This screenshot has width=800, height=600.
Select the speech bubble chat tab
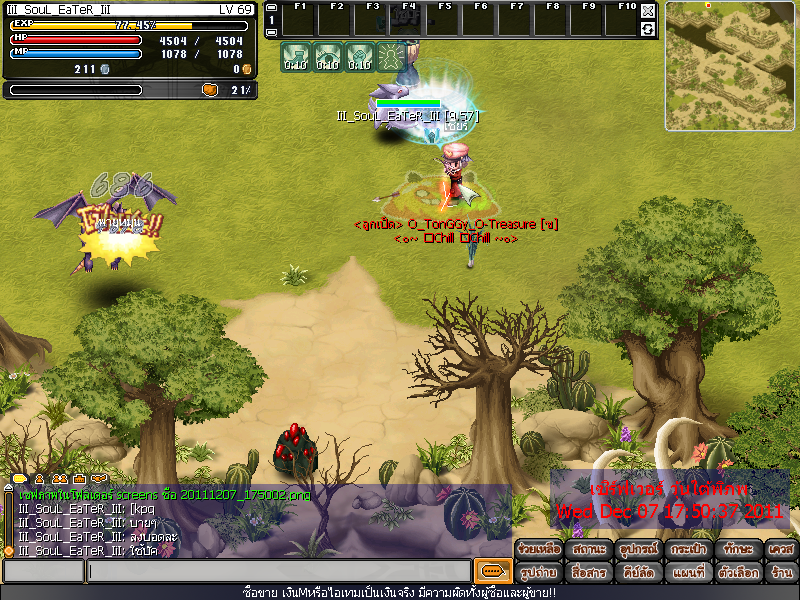(x=19, y=479)
